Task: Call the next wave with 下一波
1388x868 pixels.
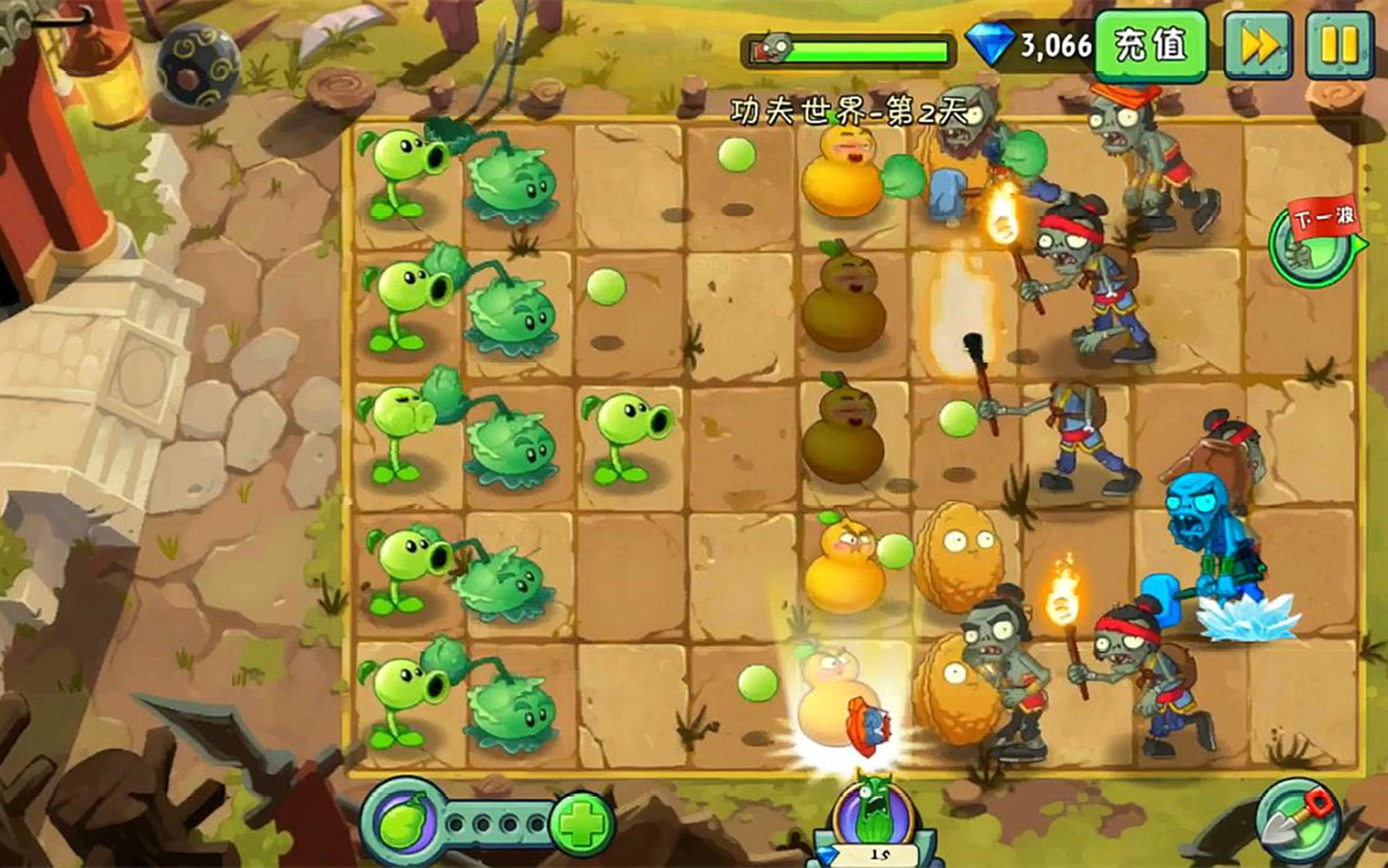Action: (1314, 244)
